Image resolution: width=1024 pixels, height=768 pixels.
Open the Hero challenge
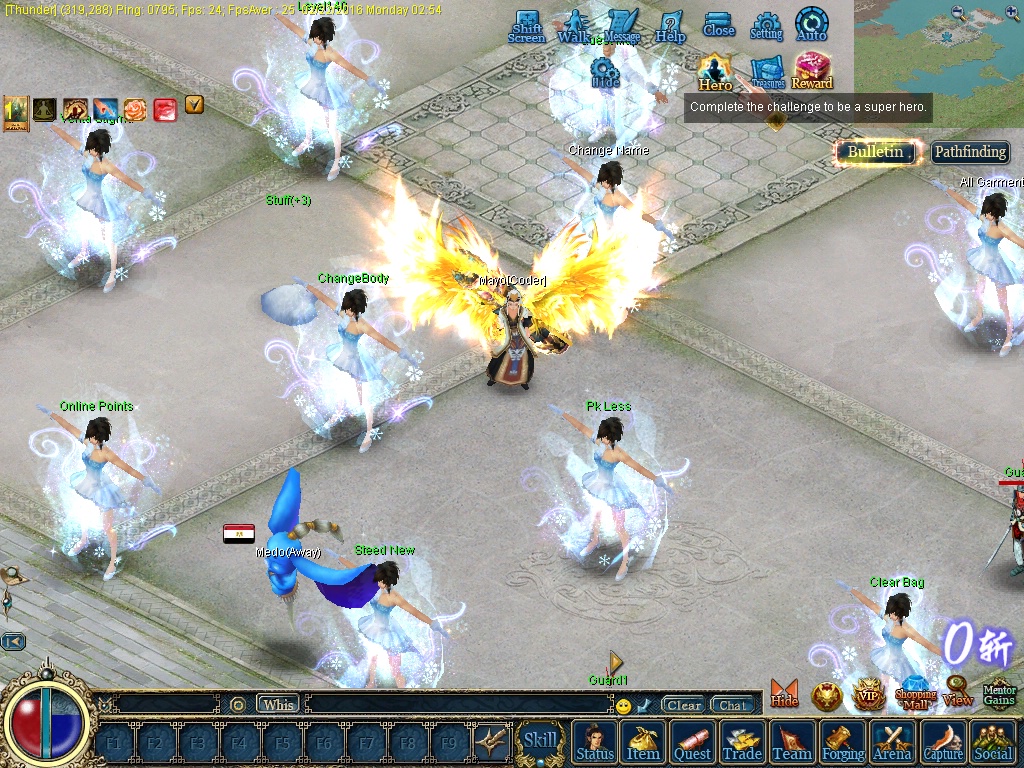[715, 72]
